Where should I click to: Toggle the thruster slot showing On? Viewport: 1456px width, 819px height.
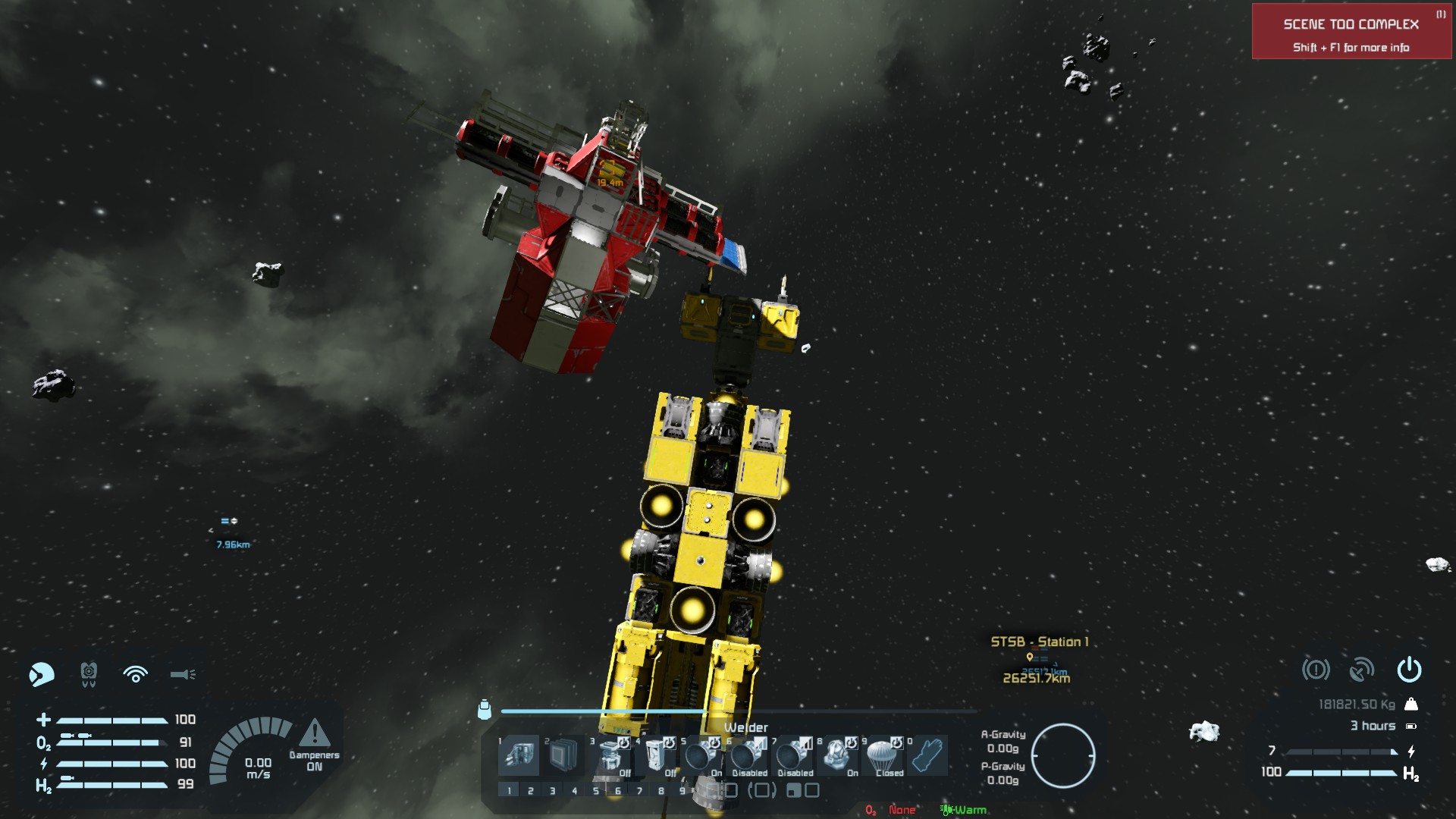[700, 755]
